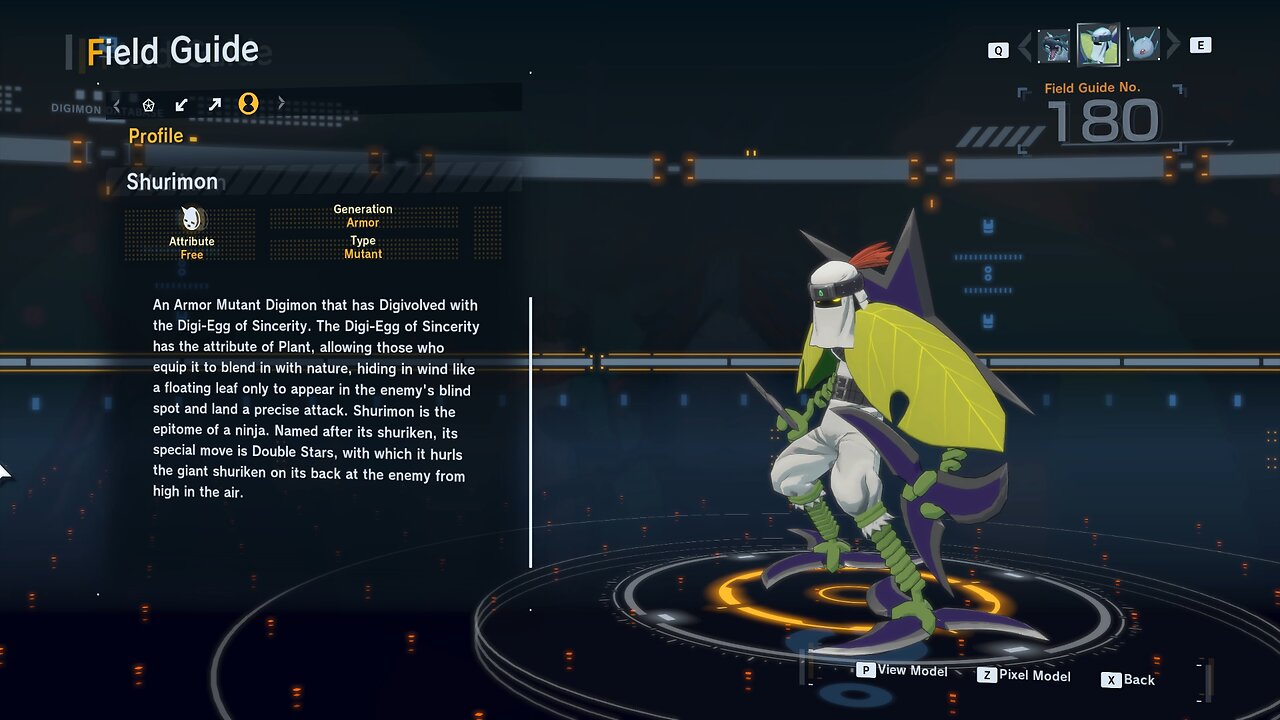
Task: Switch to Pixel Model view
Action: (x=1024, y=676)
